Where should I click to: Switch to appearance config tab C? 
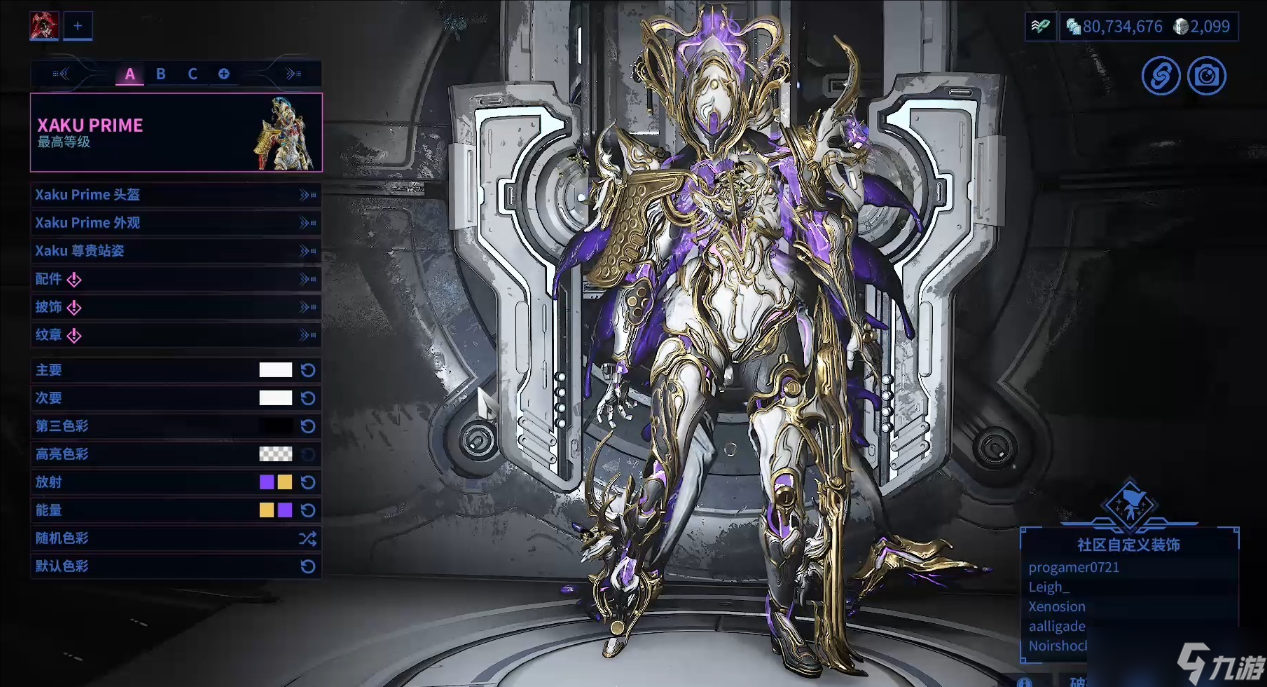coord(192,74)
